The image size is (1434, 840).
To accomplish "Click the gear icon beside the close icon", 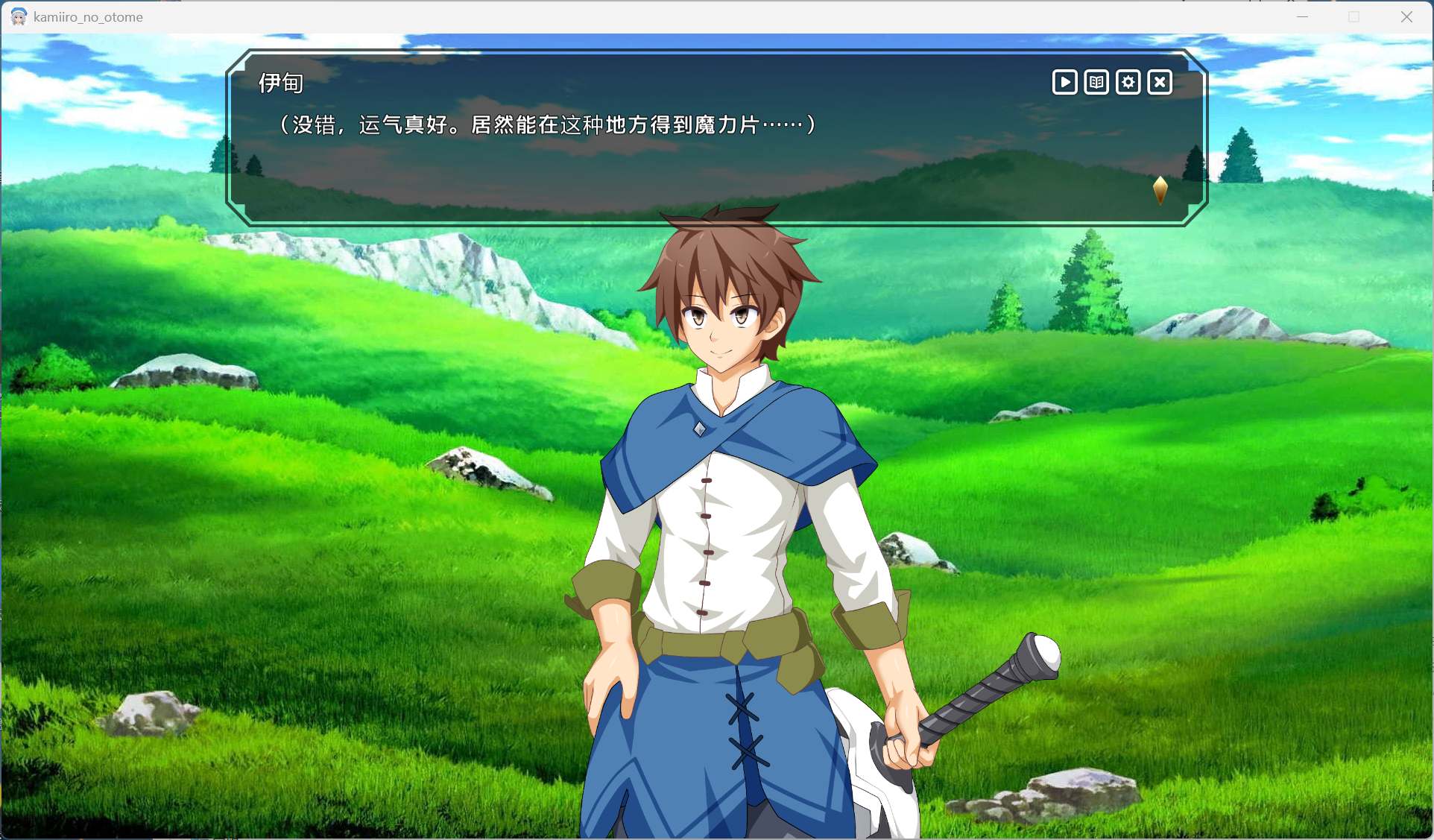I will point(1128,82).
